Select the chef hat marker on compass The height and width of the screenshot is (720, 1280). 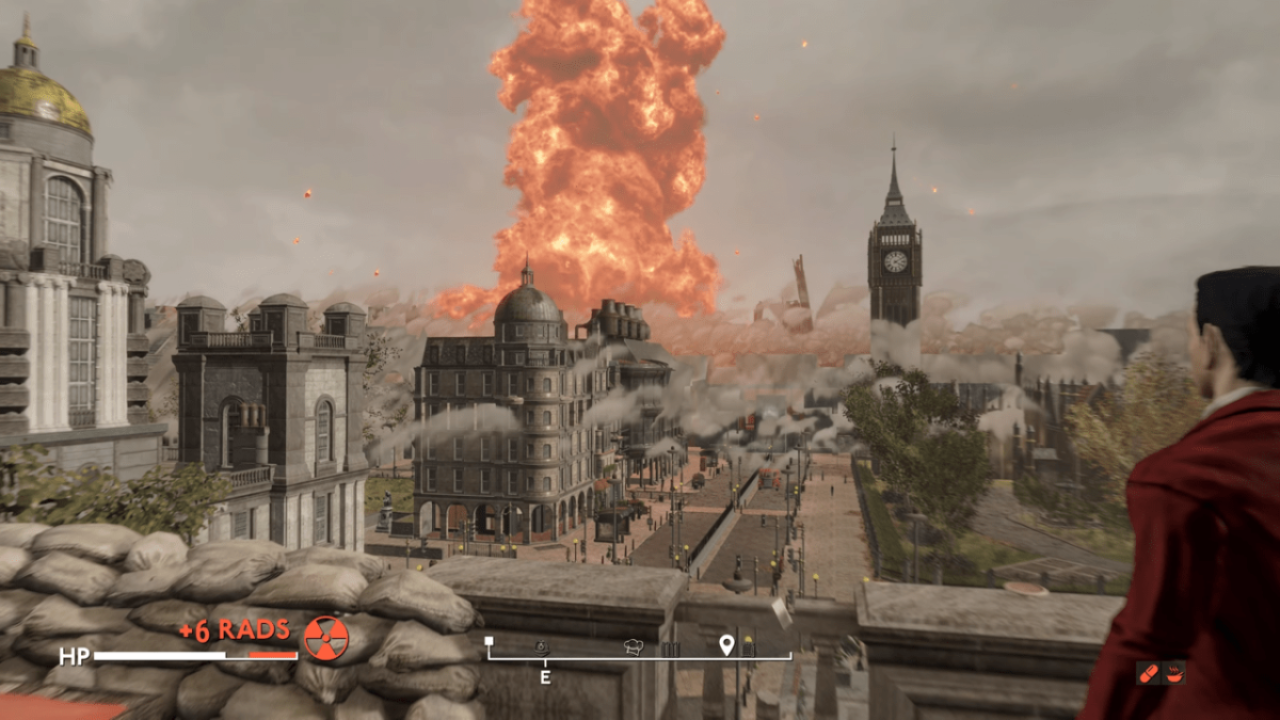point(633,647)
